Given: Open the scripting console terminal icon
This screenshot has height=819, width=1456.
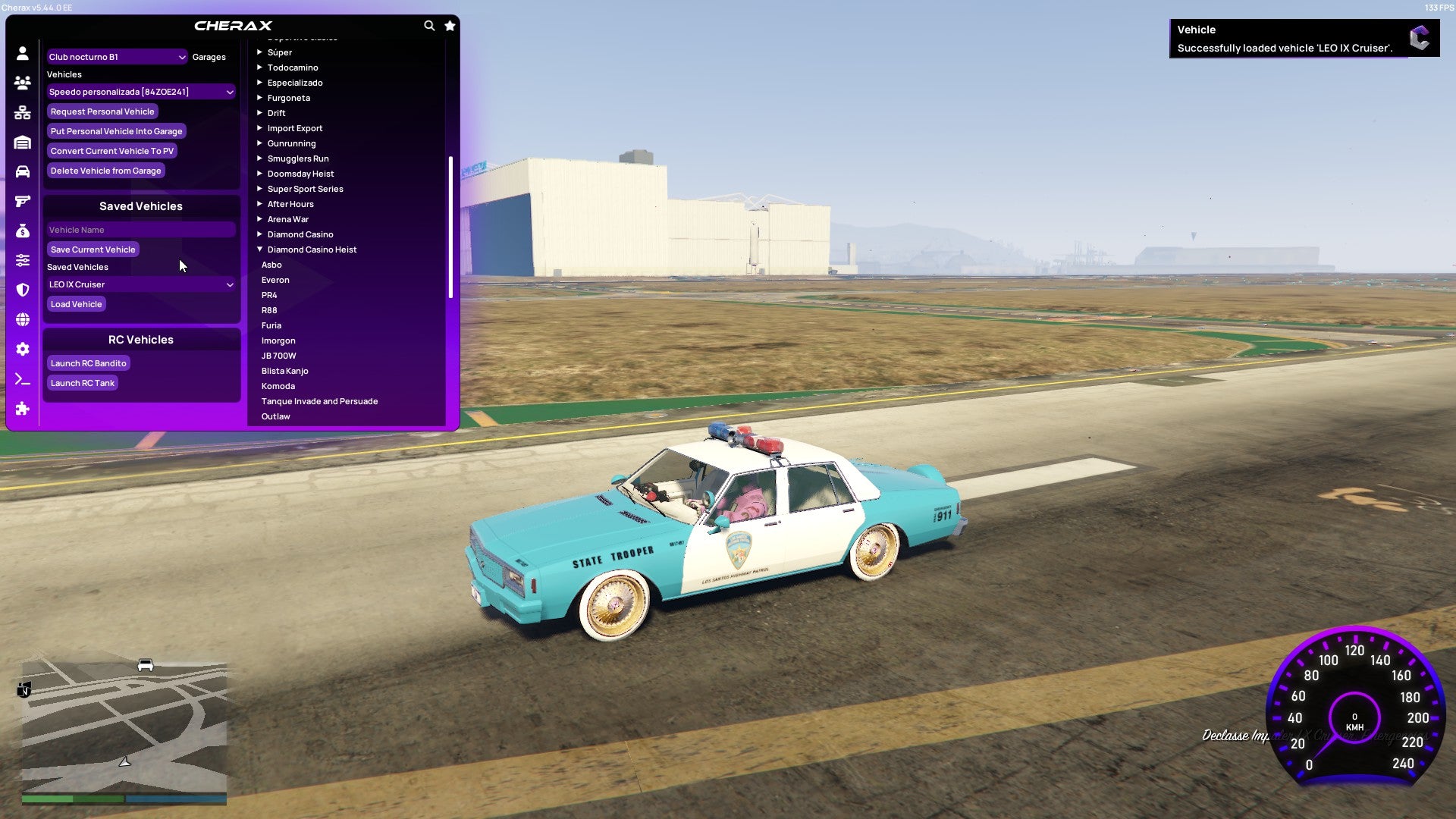Looking at the screenshot, I should pyautogui.click(x=22, y=379).
